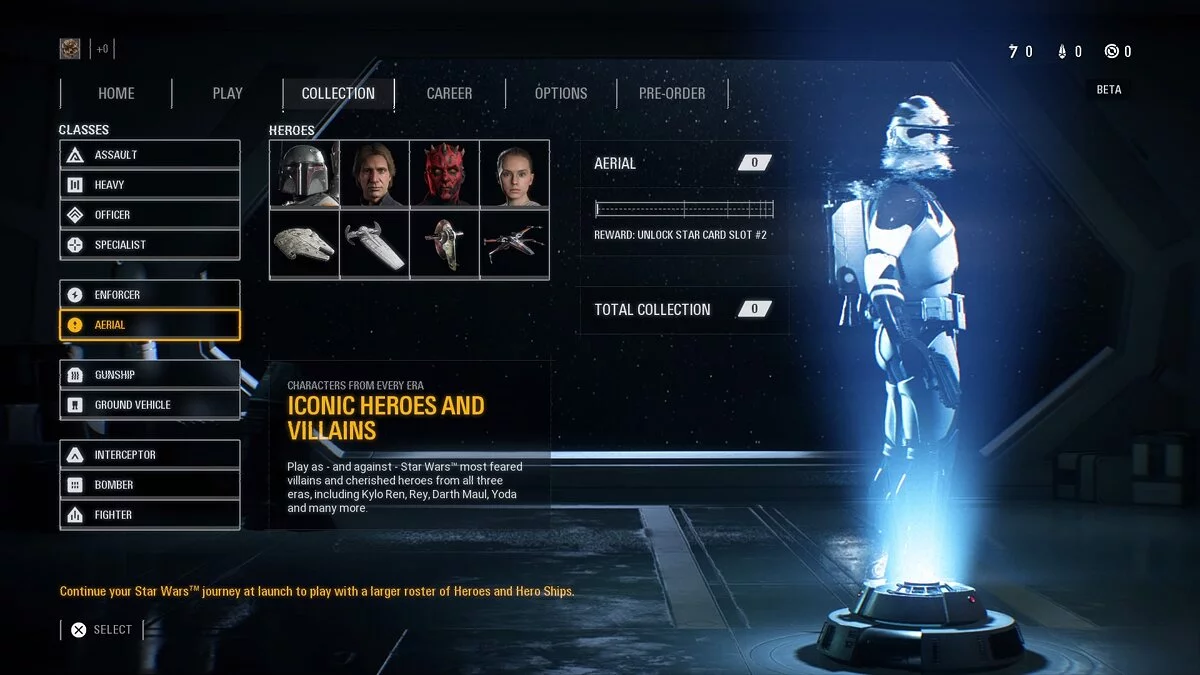This screenshot has height=675, width=1200.
Task: Select the Heavy class entry
Action: [150, 185]
